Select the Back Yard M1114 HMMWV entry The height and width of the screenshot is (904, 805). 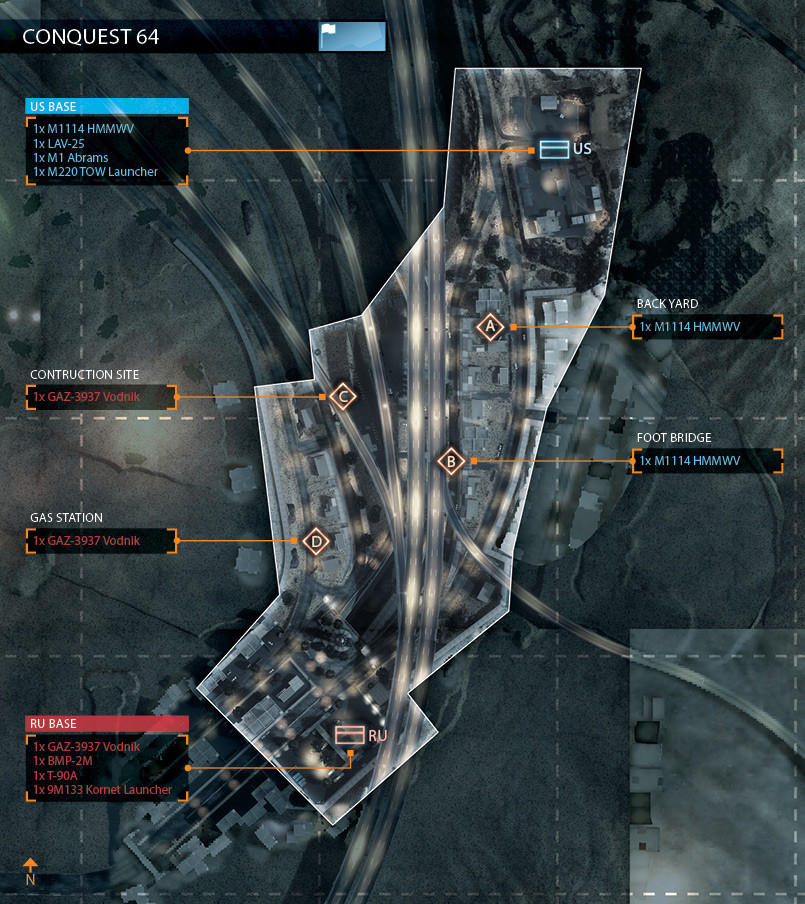tap(707, 327)
